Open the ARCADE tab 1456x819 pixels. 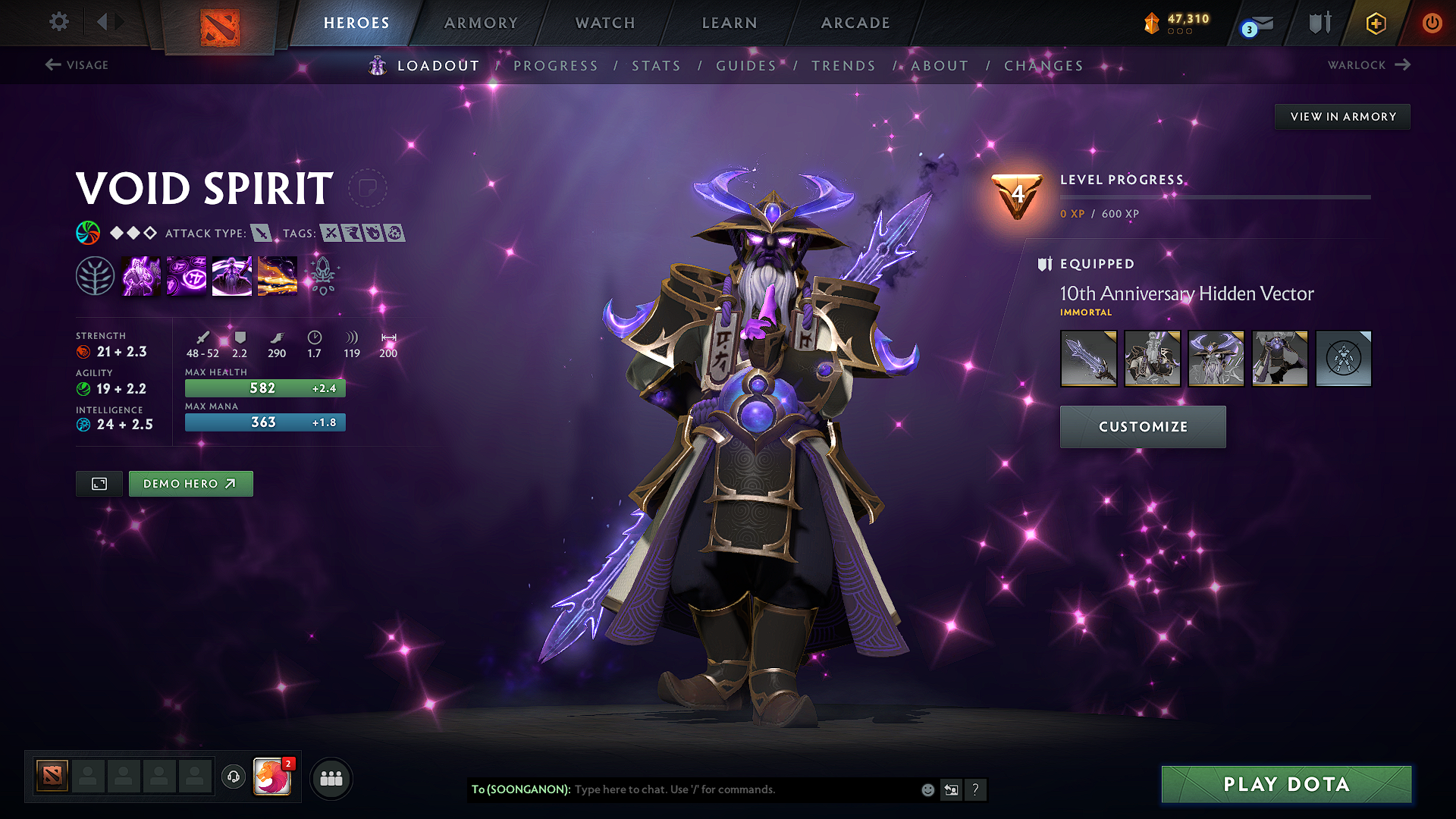click(x=855, y=23)
